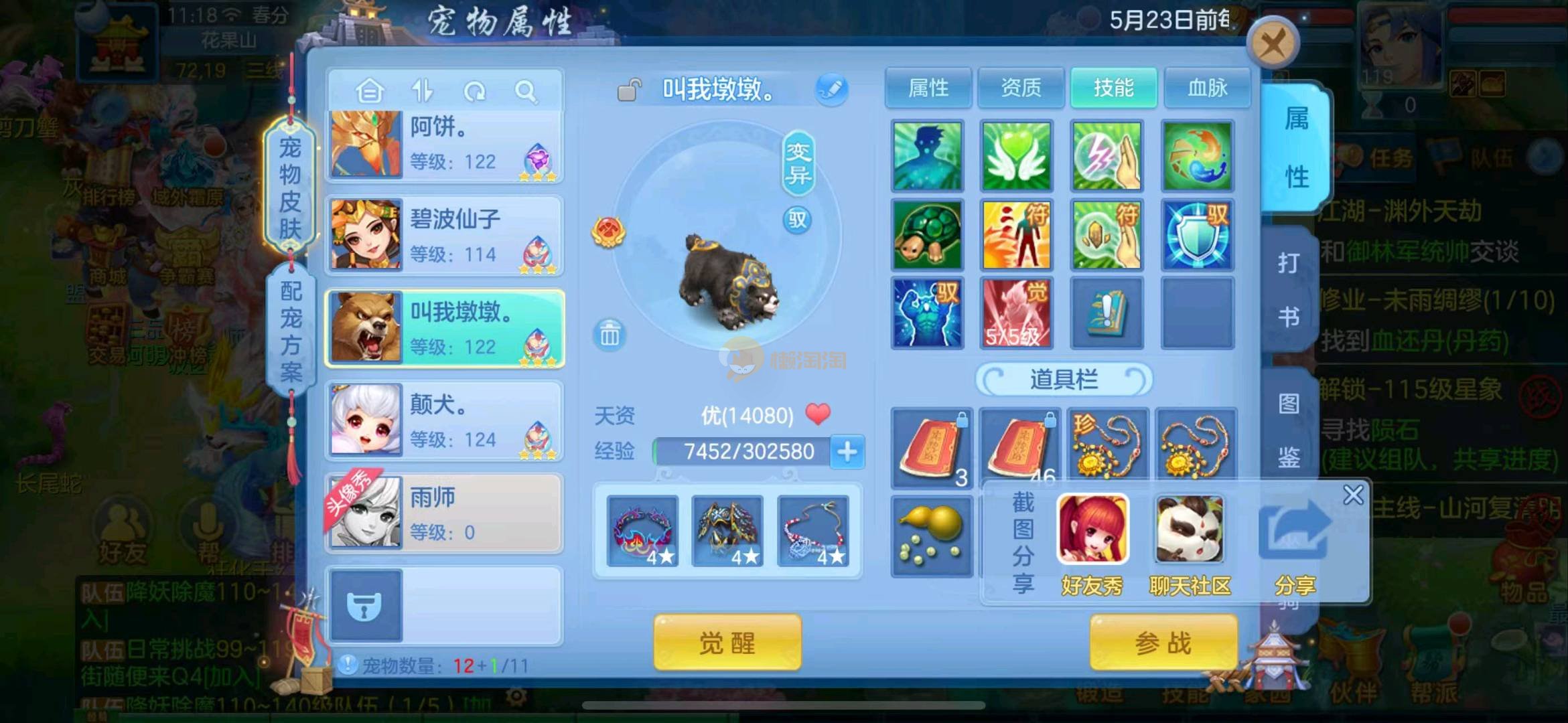Viewport: 1568px width, 723px height.
Task: Choose the pet 颠犬。 in the list
Action: coord(445,421)
